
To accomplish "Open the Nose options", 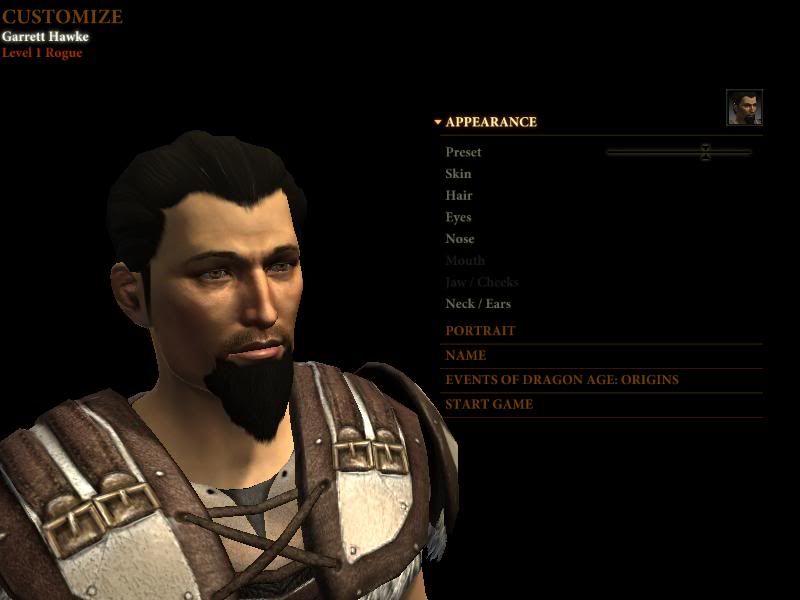I will click(x=460, y=239).
